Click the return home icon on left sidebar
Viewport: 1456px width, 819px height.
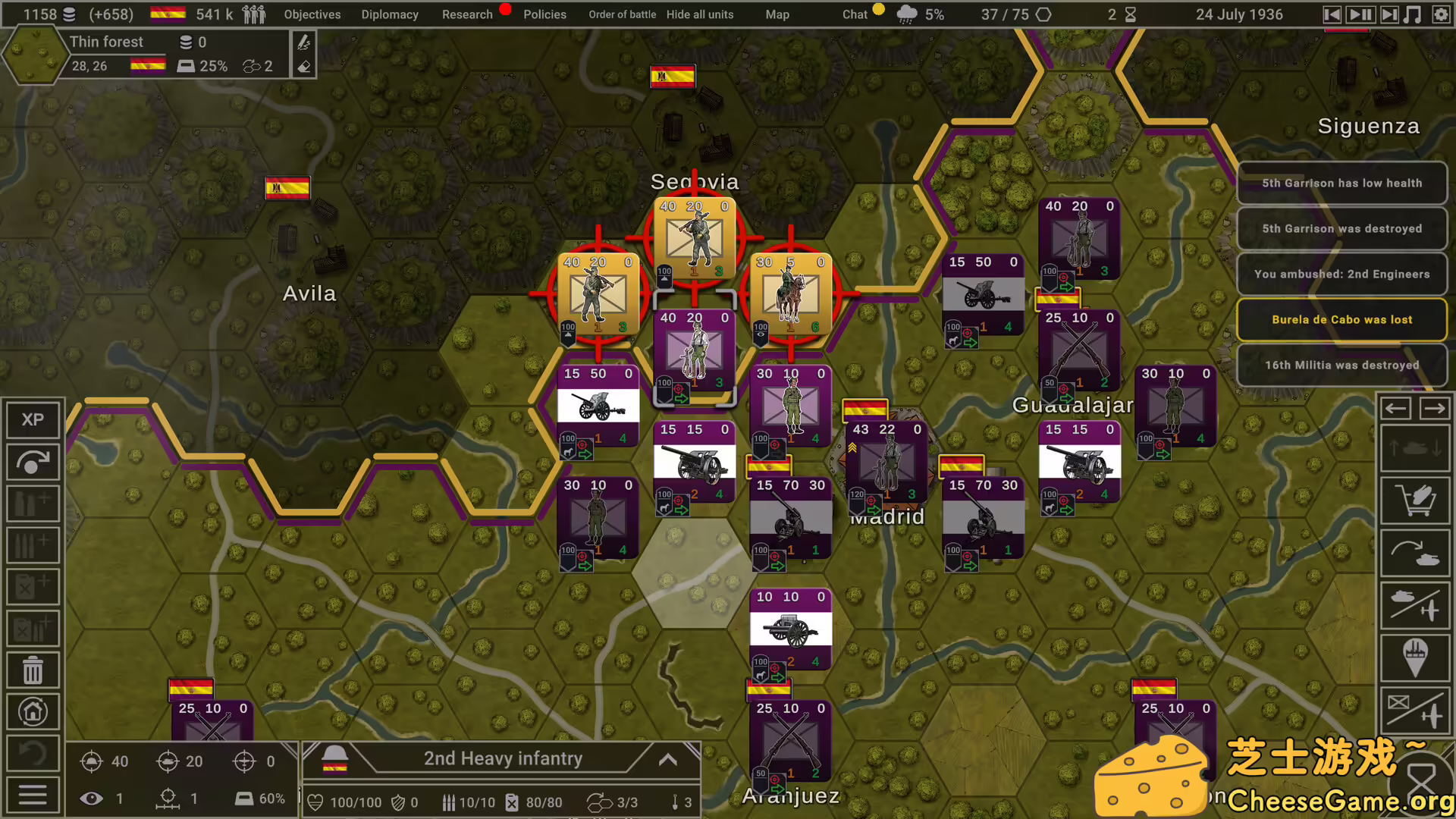(x=33, y=711)
